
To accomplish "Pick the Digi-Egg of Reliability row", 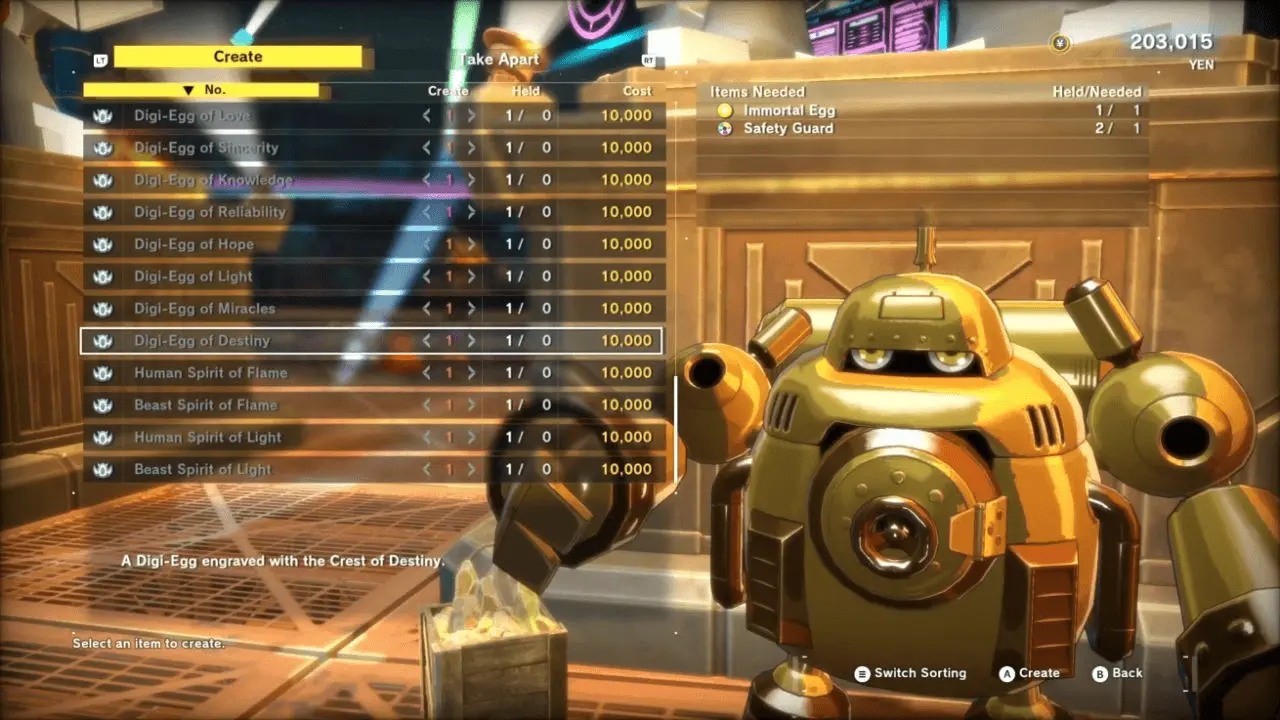I will pyautogui.click(x=210, y=212).
